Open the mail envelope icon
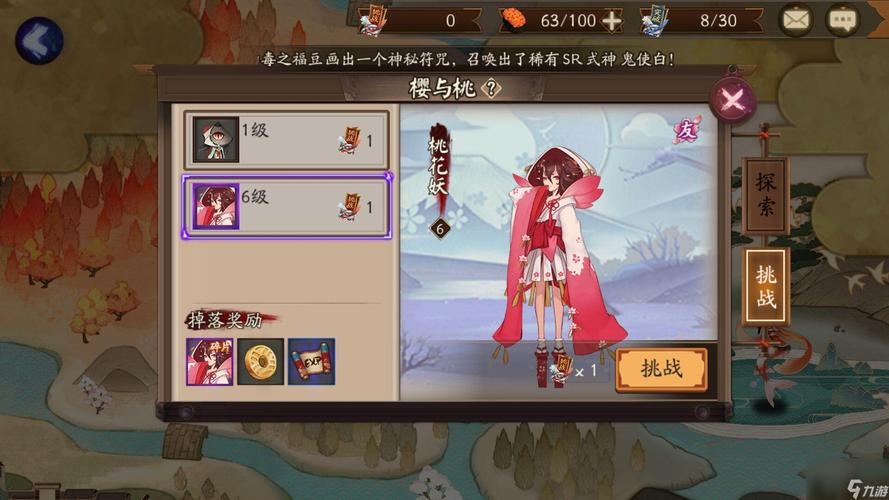Screen dimensions: 889x500 [x=796, y=19]
